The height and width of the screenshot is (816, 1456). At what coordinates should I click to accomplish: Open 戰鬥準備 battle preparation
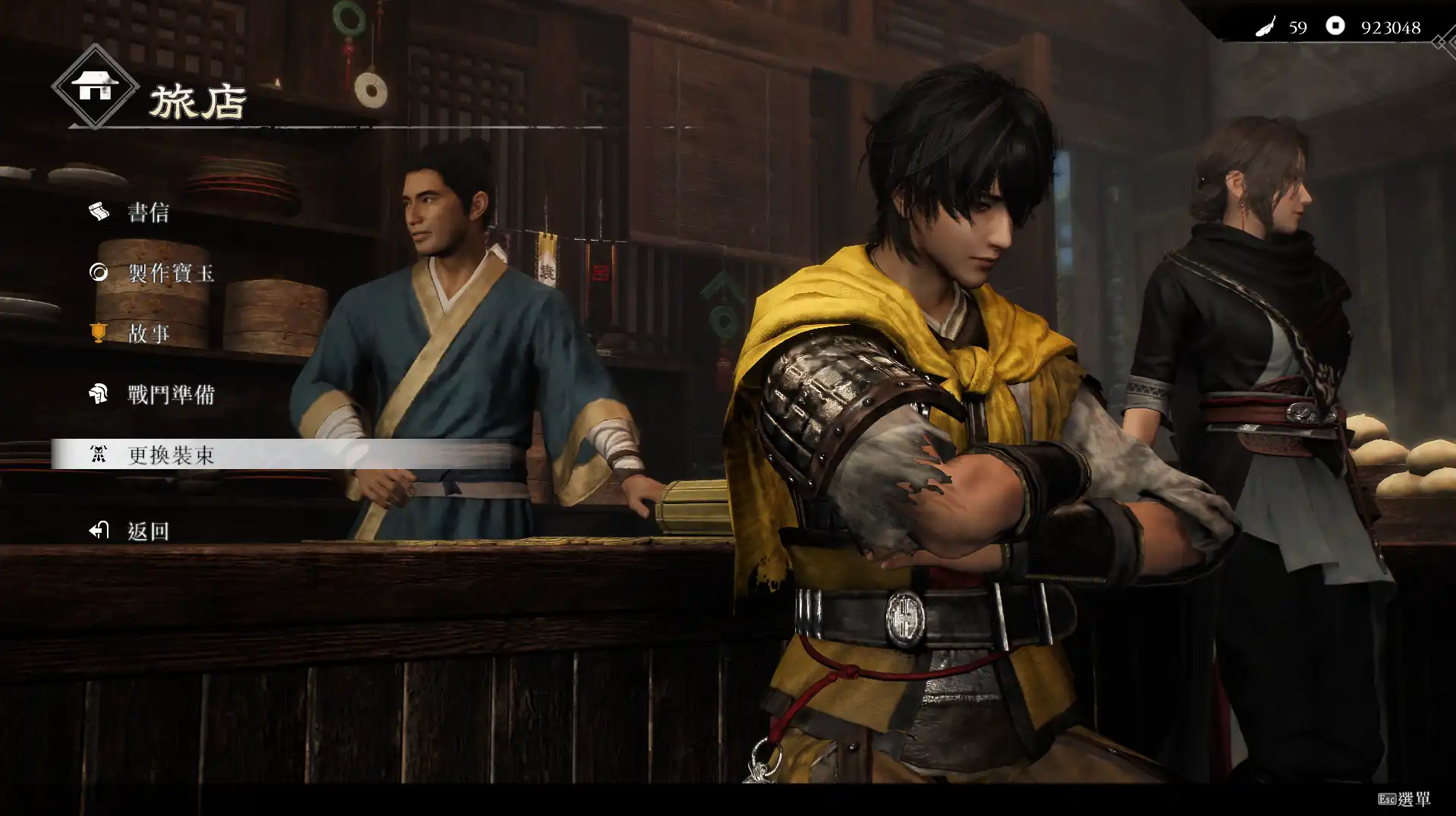[x=171, y=395]
